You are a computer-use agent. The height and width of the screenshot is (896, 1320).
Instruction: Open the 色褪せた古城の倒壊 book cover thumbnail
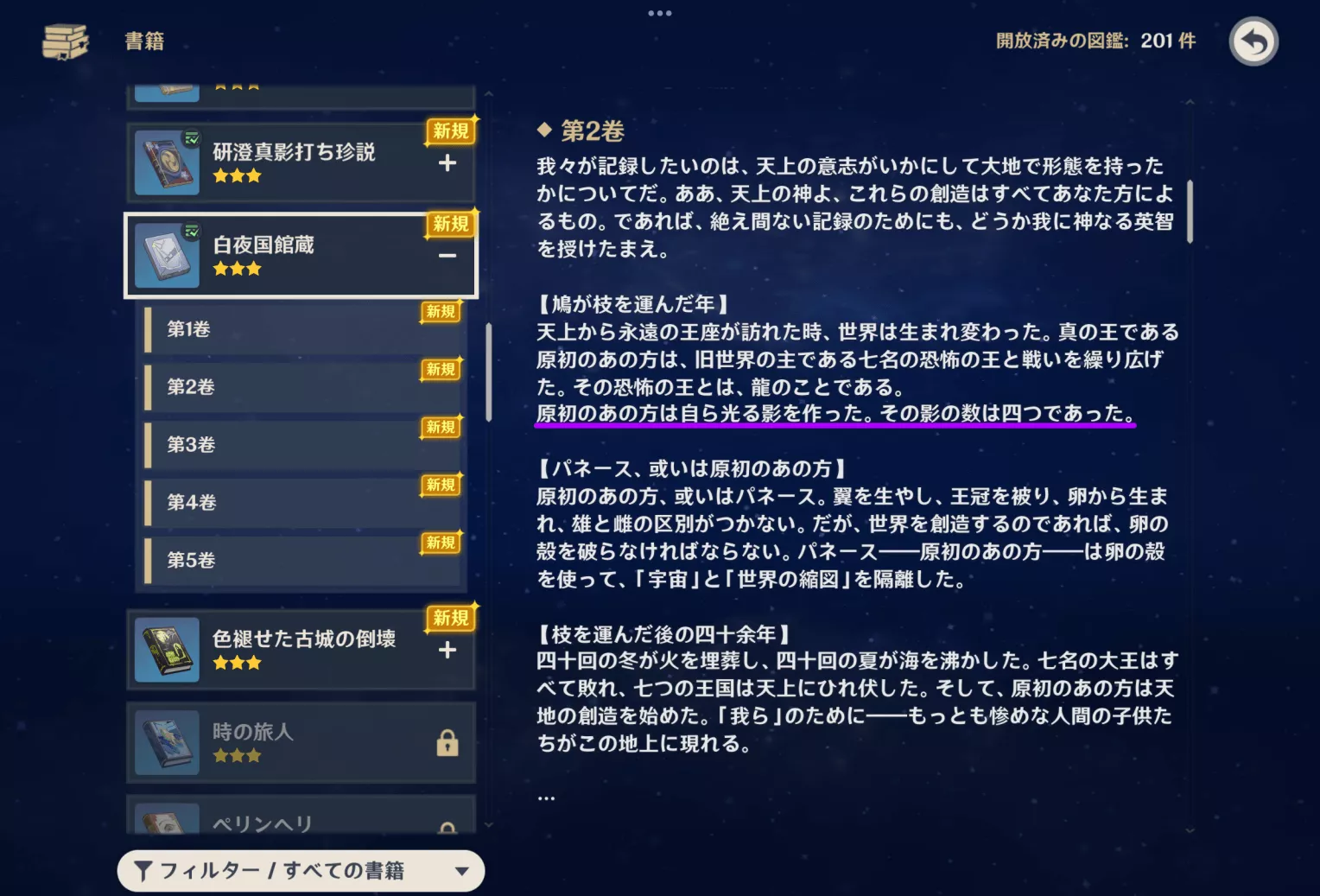[166, 650]
